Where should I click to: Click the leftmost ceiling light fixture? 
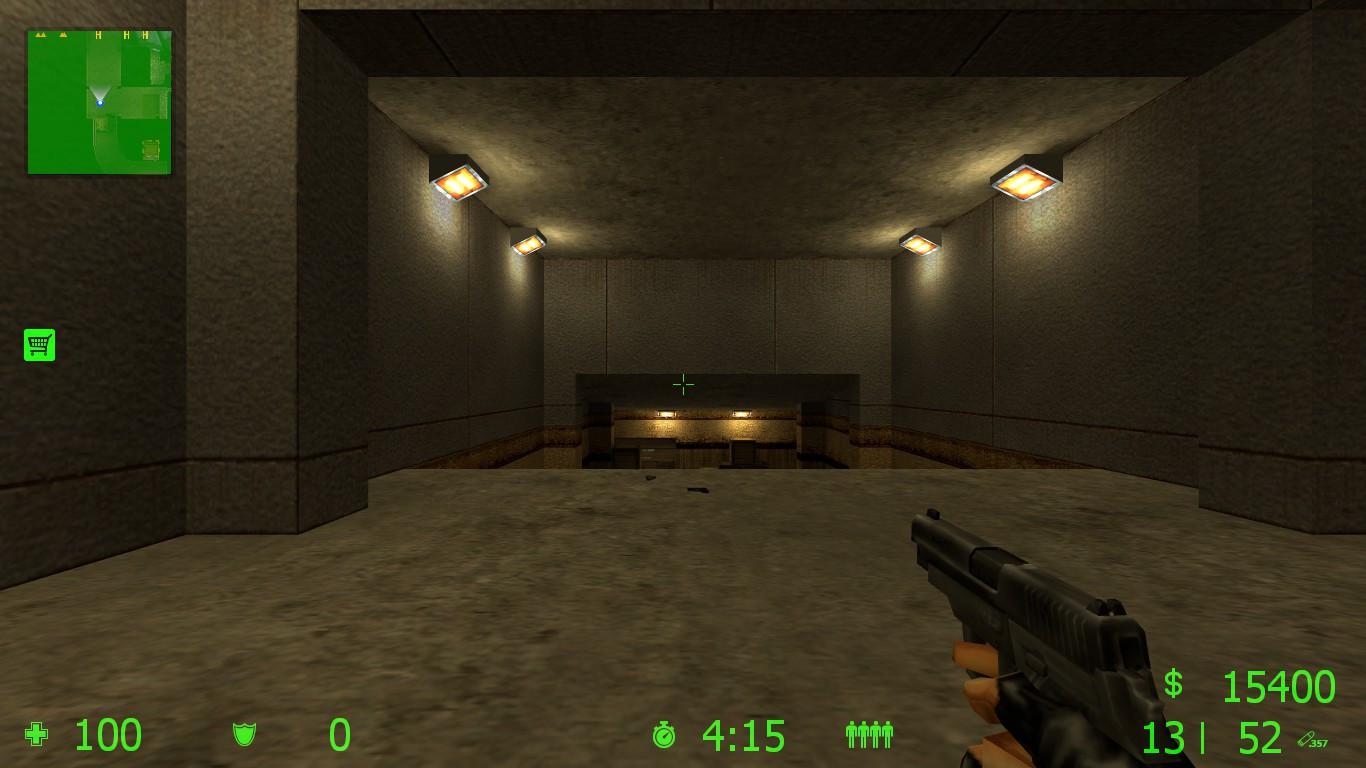point(458,177)
